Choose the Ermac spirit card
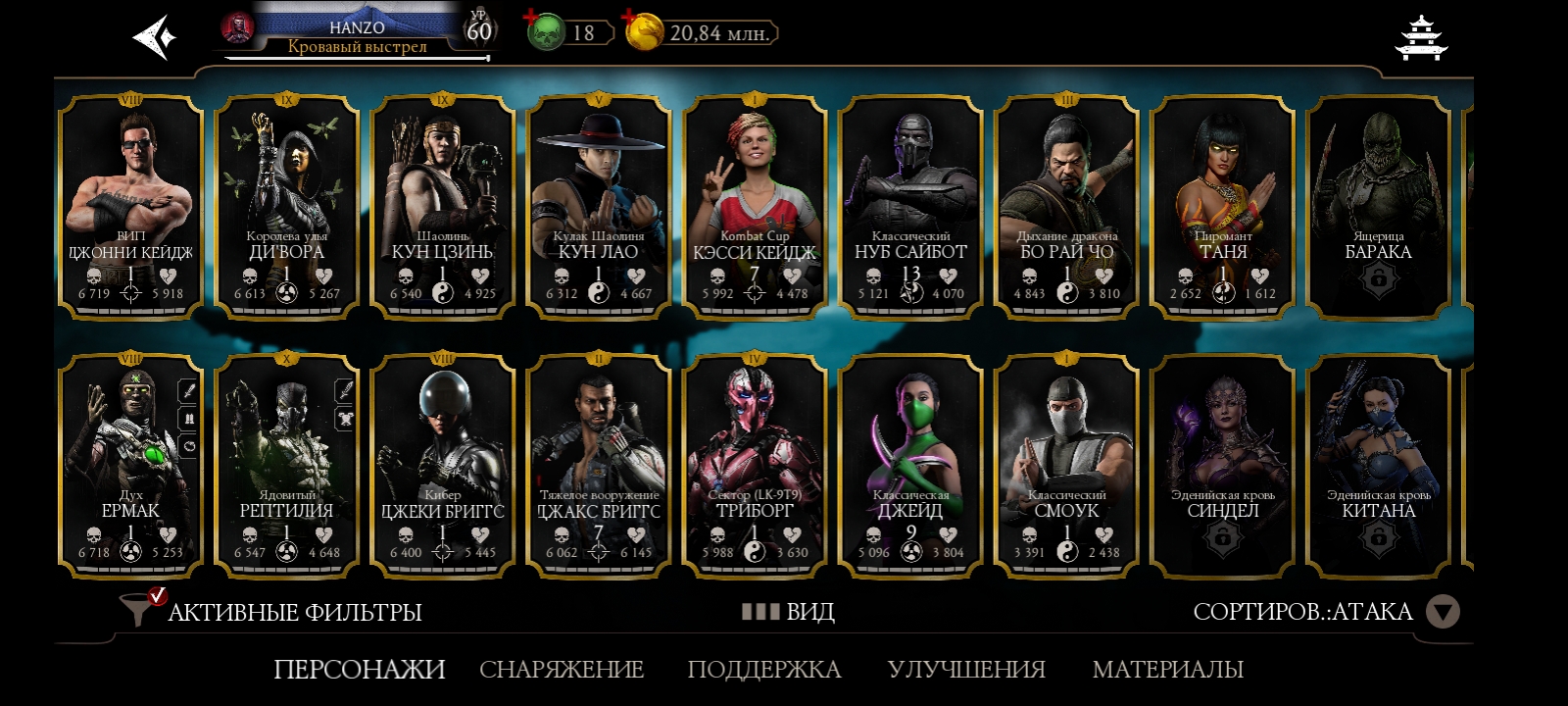Viewport: 1568px width, 706px height. [130, 467]
